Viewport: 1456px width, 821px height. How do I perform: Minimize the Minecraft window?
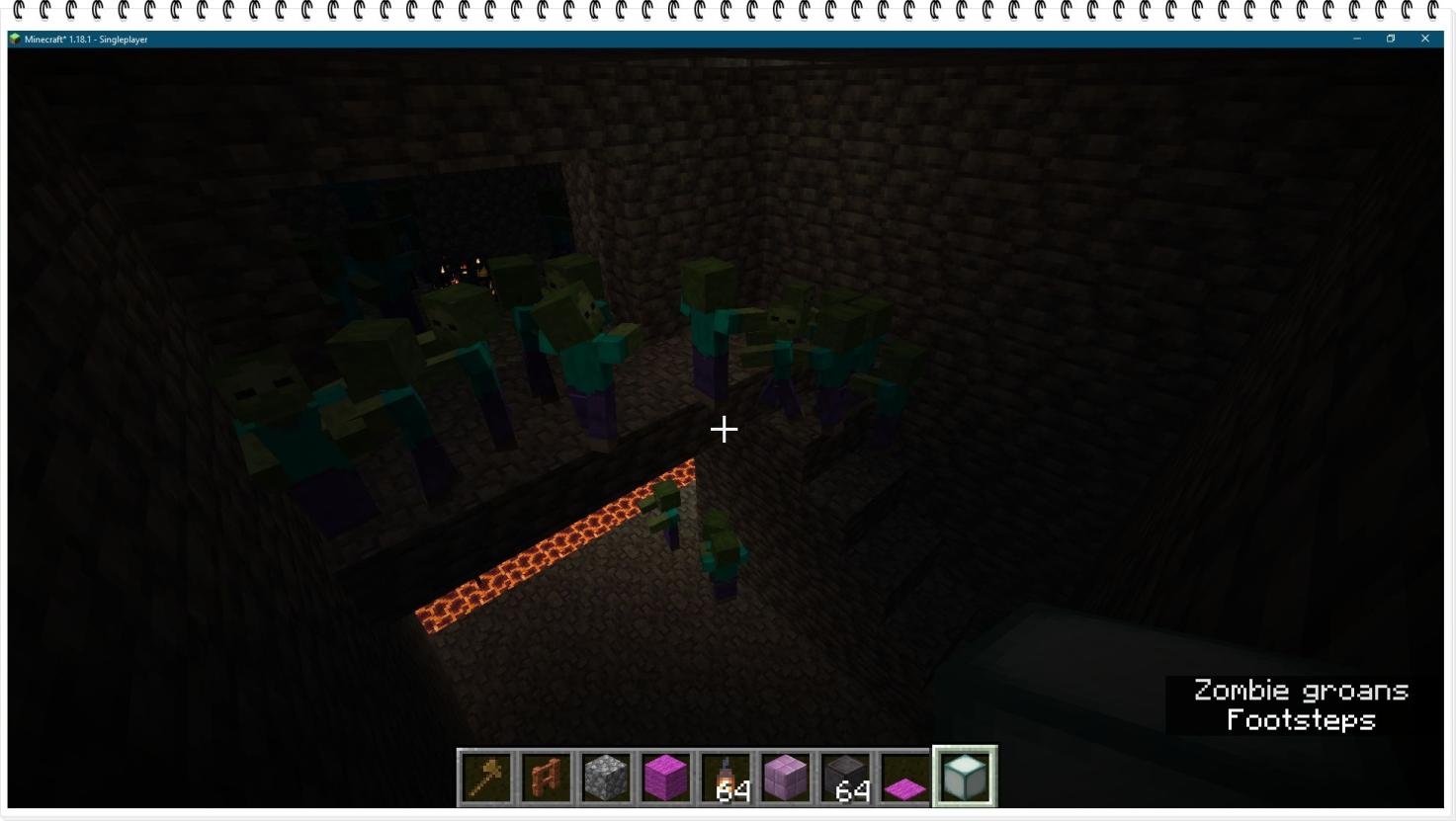click(x=1357, y=39)
